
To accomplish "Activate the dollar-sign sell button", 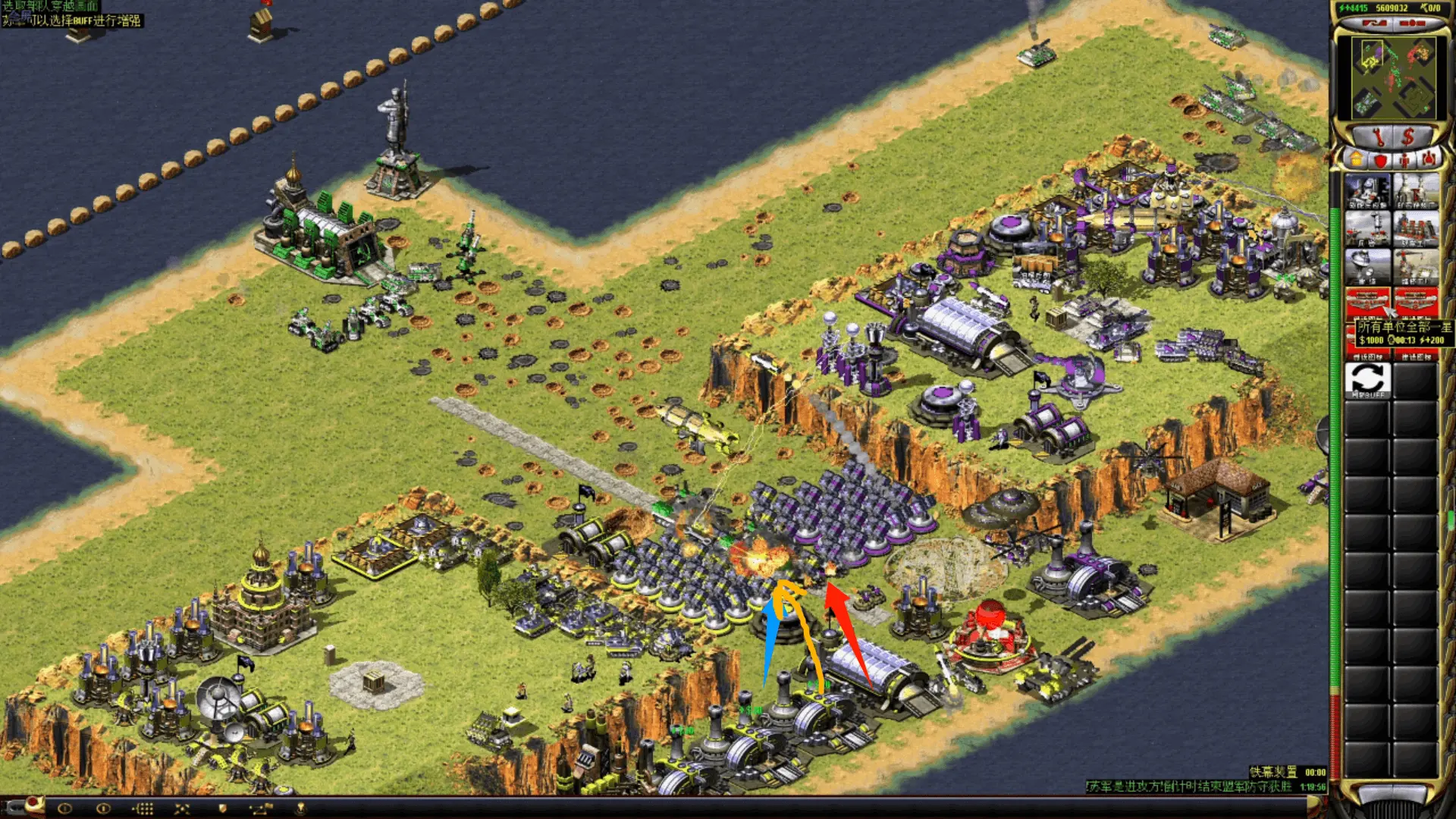I will pyautogui.click(x=1408, y=137).
